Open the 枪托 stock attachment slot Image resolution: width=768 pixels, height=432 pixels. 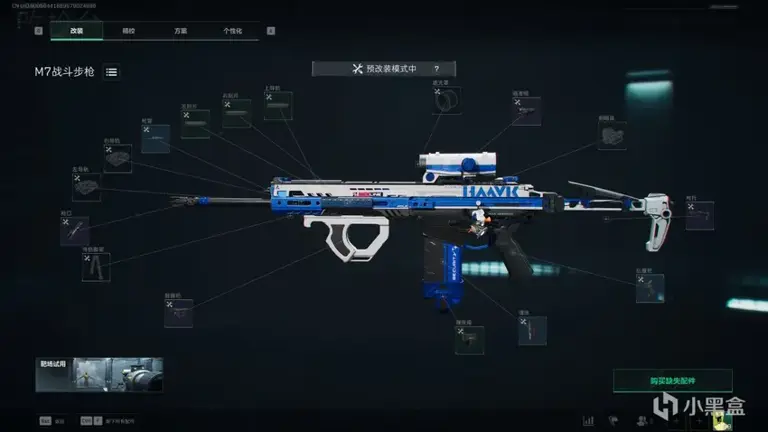[700, 215]
